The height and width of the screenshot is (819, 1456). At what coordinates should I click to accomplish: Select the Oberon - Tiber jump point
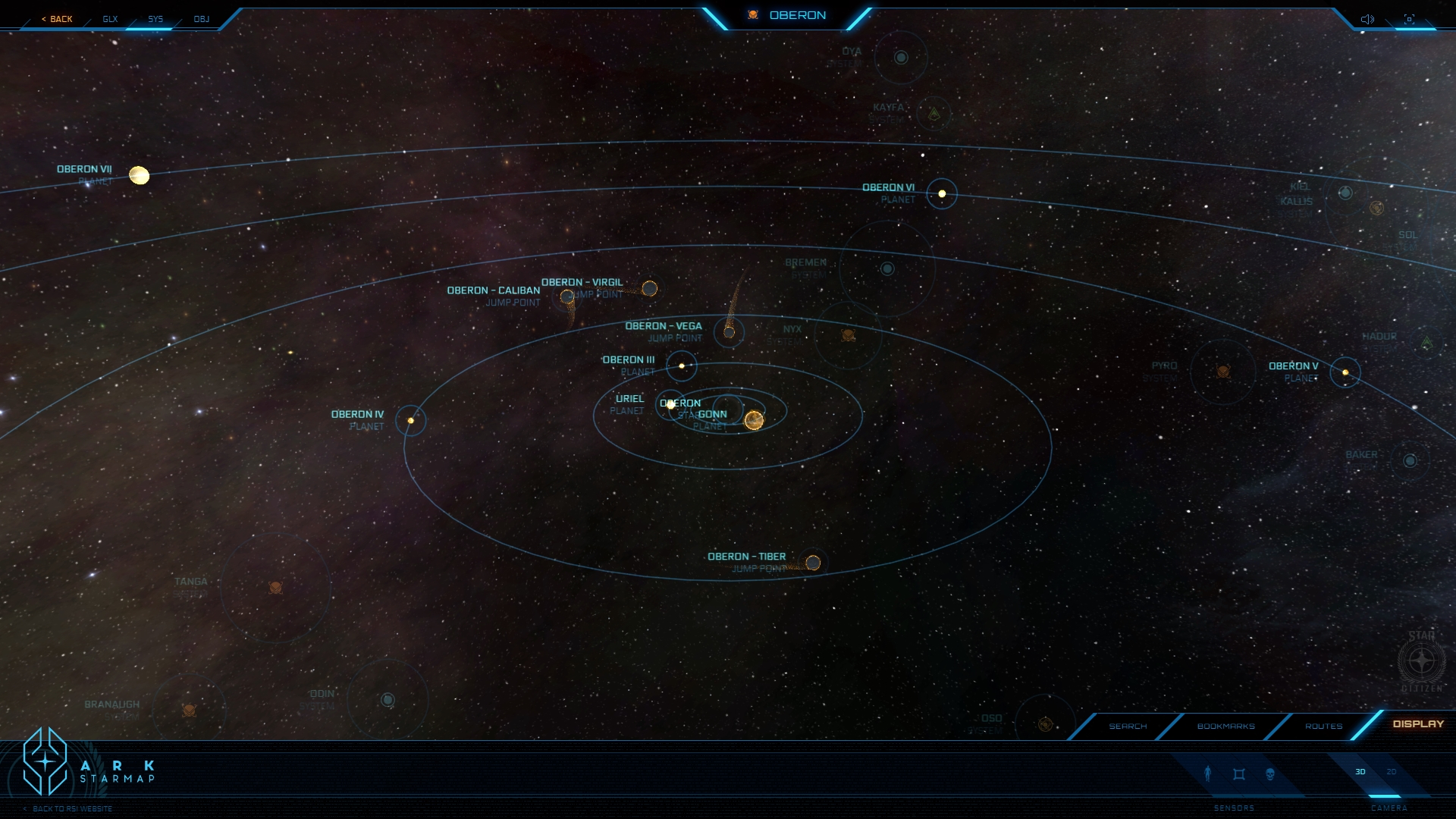(813, 563)
